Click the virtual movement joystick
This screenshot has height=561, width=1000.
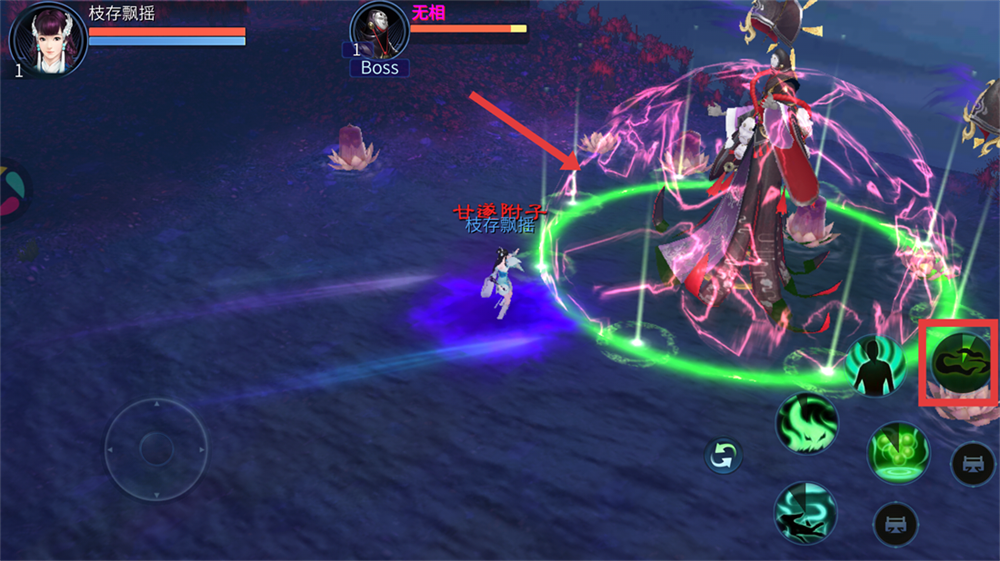156,449
